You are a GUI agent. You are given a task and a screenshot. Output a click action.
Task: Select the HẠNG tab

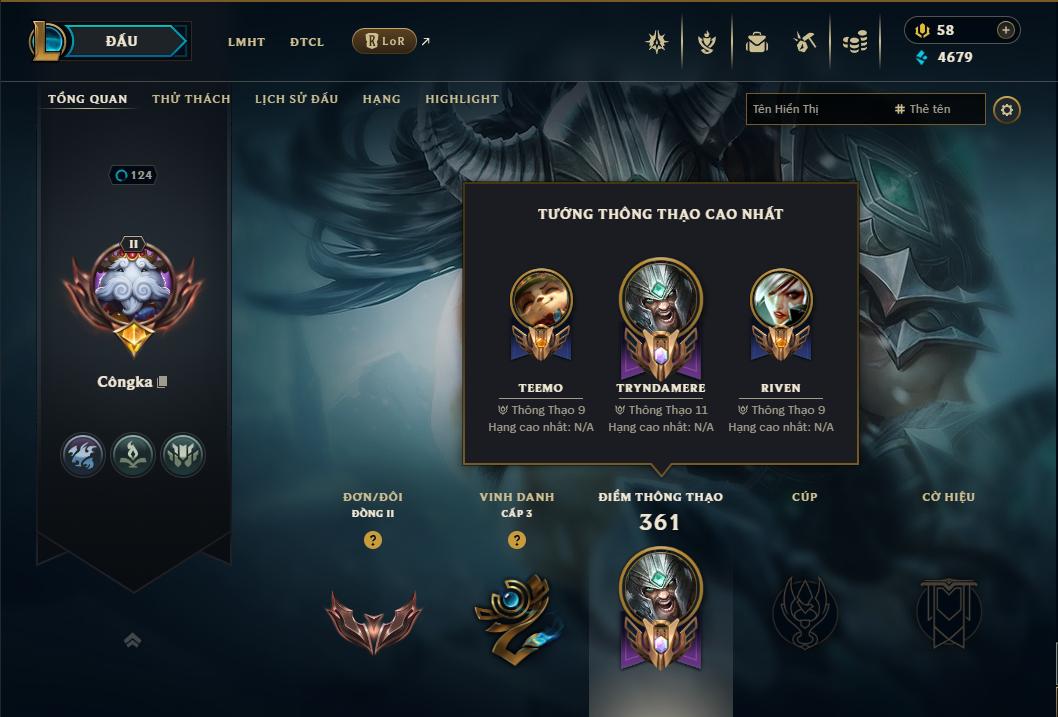(x=381, y=99)
